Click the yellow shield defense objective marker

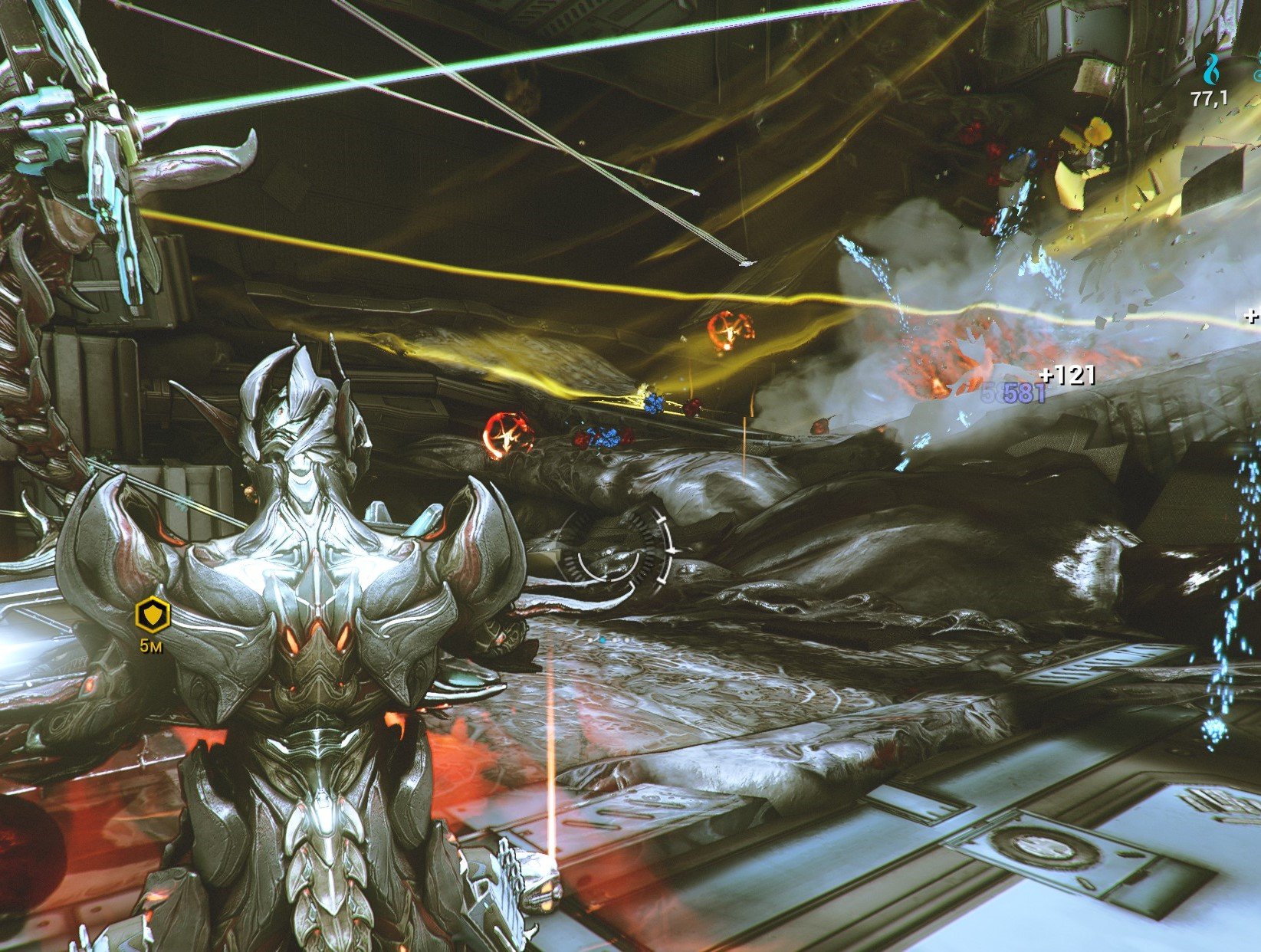pos(152,615)
